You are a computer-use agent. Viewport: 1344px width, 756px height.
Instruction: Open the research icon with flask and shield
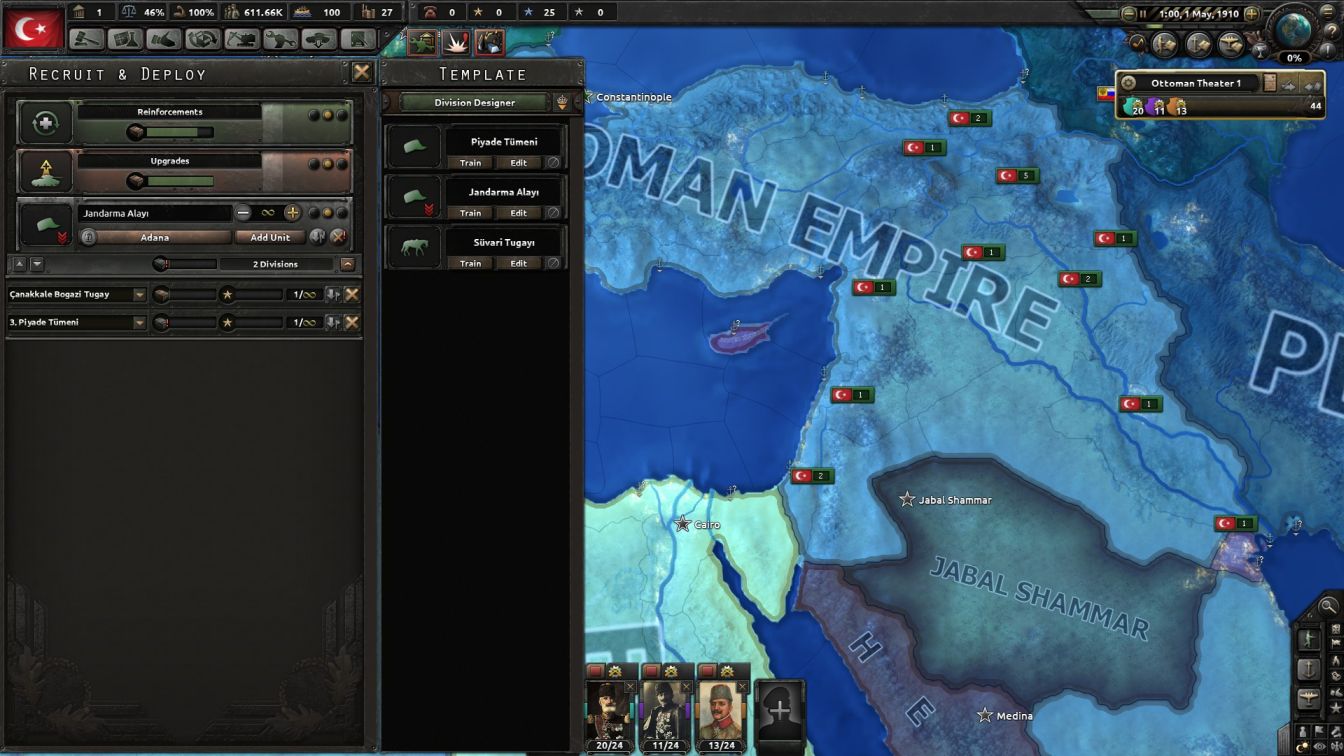coord(125,38)
